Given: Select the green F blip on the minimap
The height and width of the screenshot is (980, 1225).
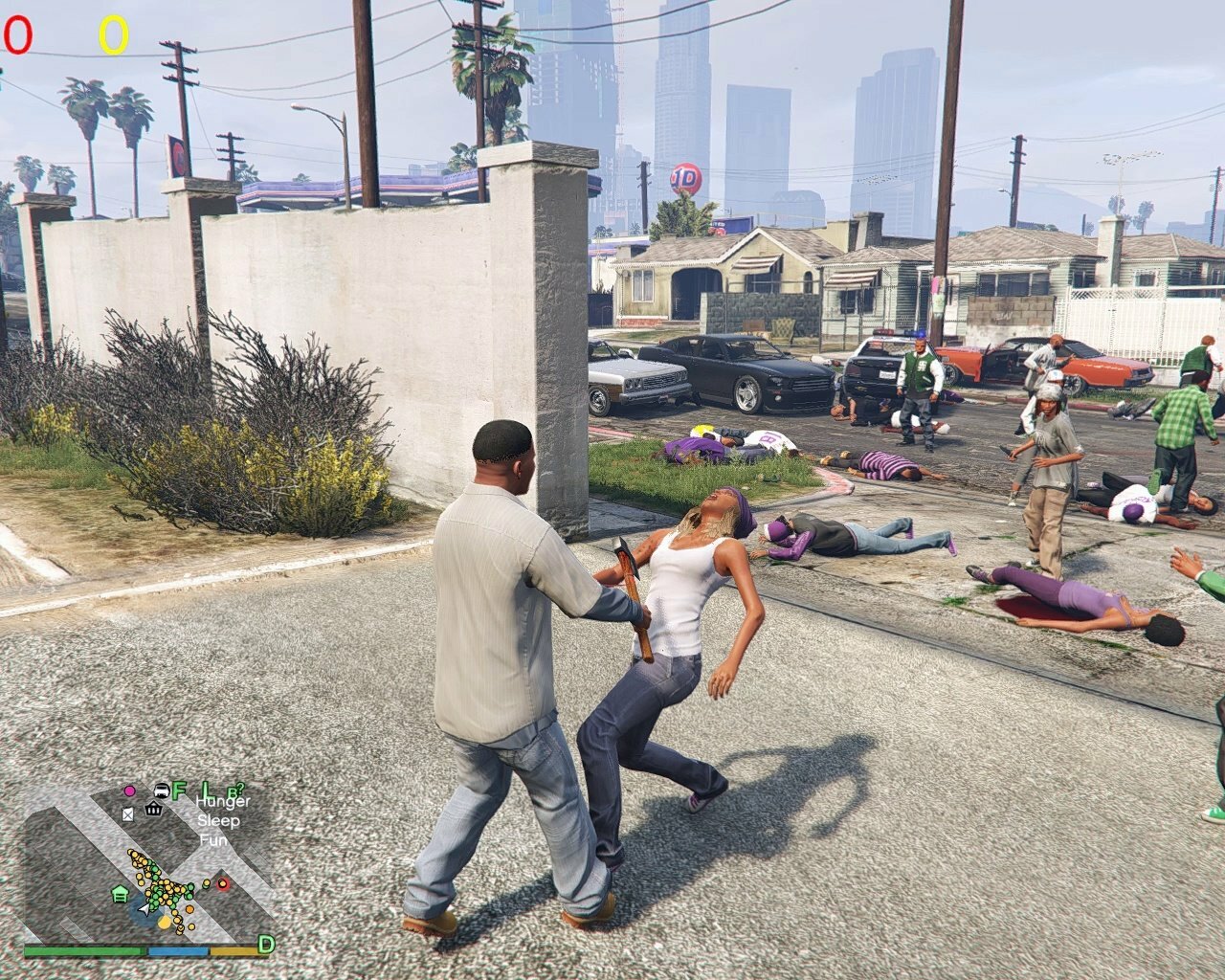Looking at the screenshot, I should coord(179,791).
